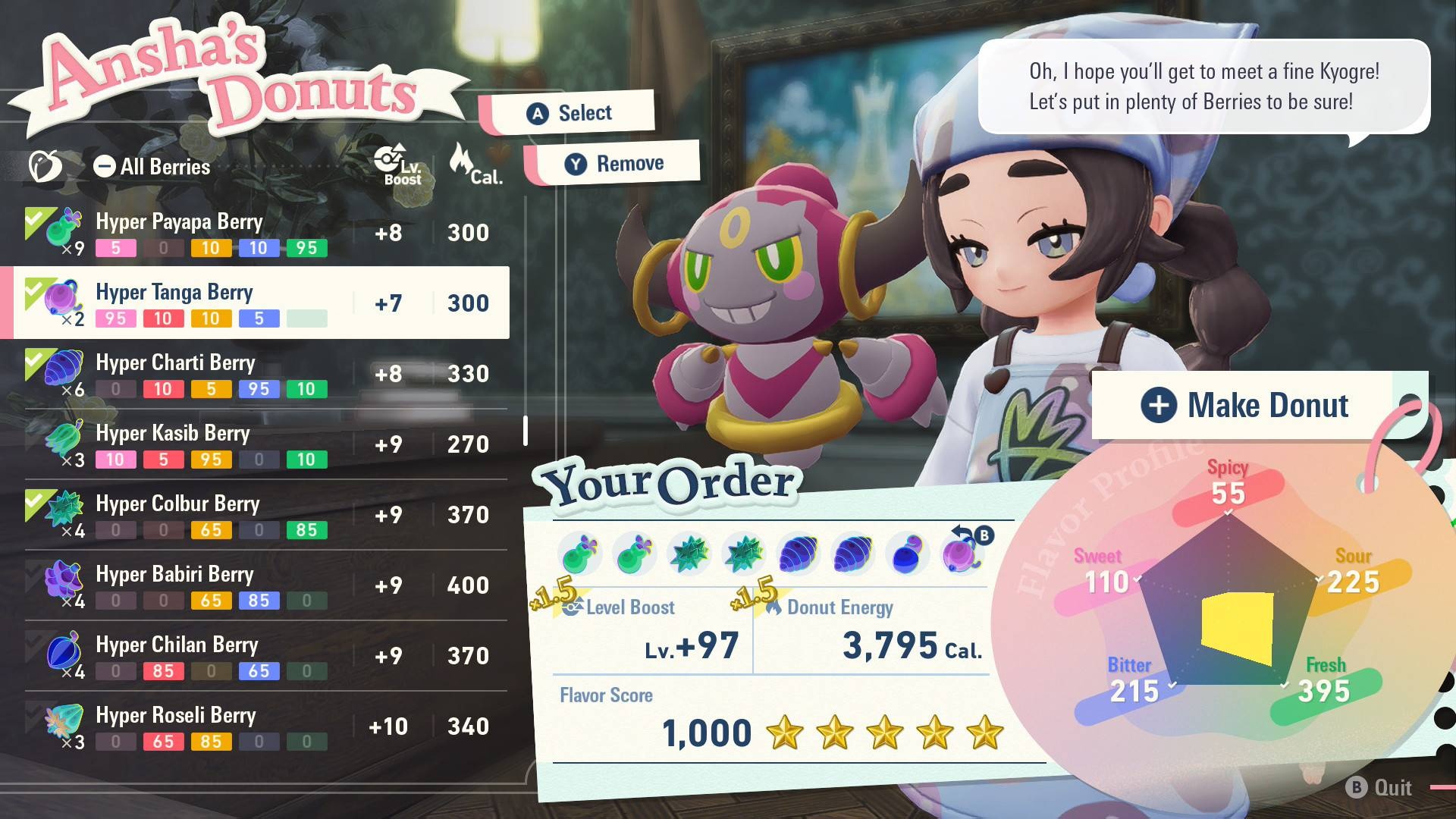This screenshot has width=1456, height=819.
Task: Click the first Payapa berry in Your Order
Action: click(580, 553)
